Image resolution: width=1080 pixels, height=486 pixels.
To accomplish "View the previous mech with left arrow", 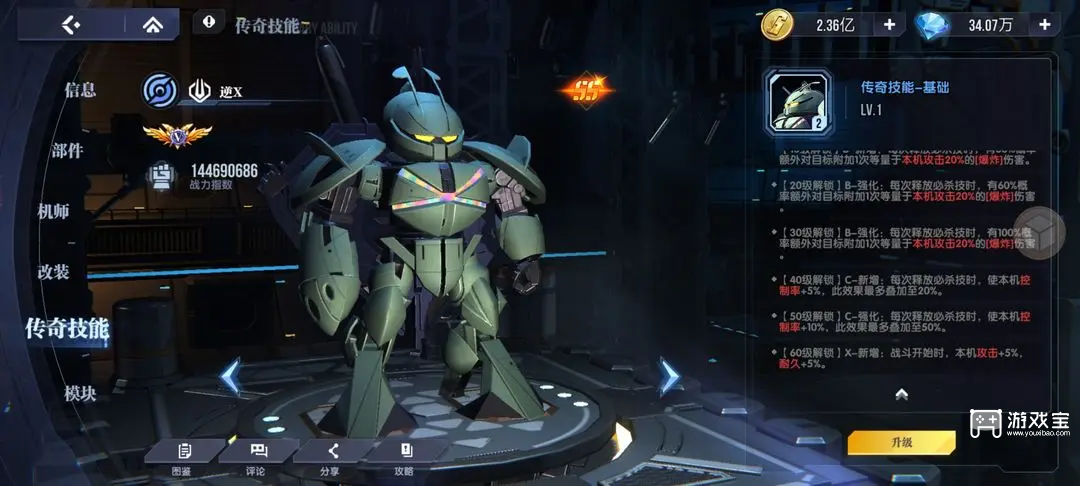I will 230,377.
